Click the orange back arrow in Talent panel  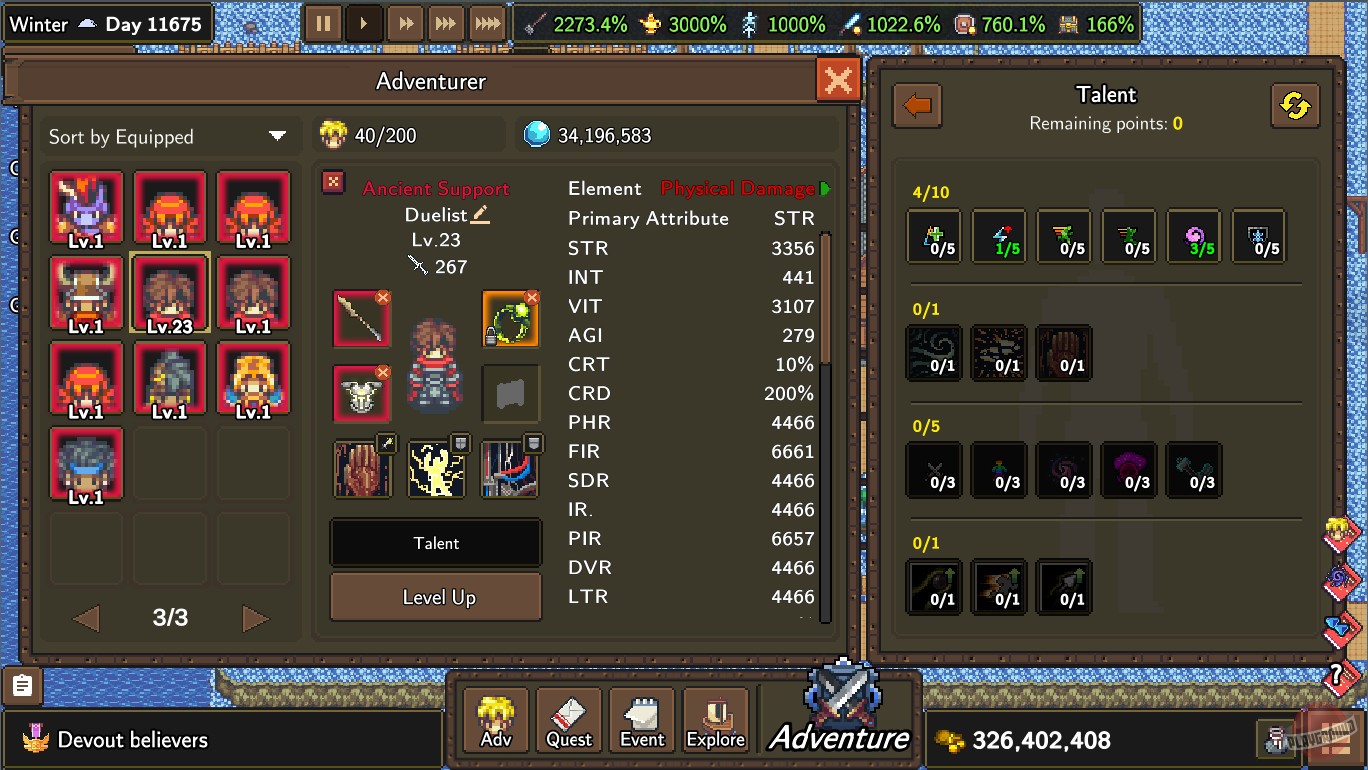(x=917, y=105)
